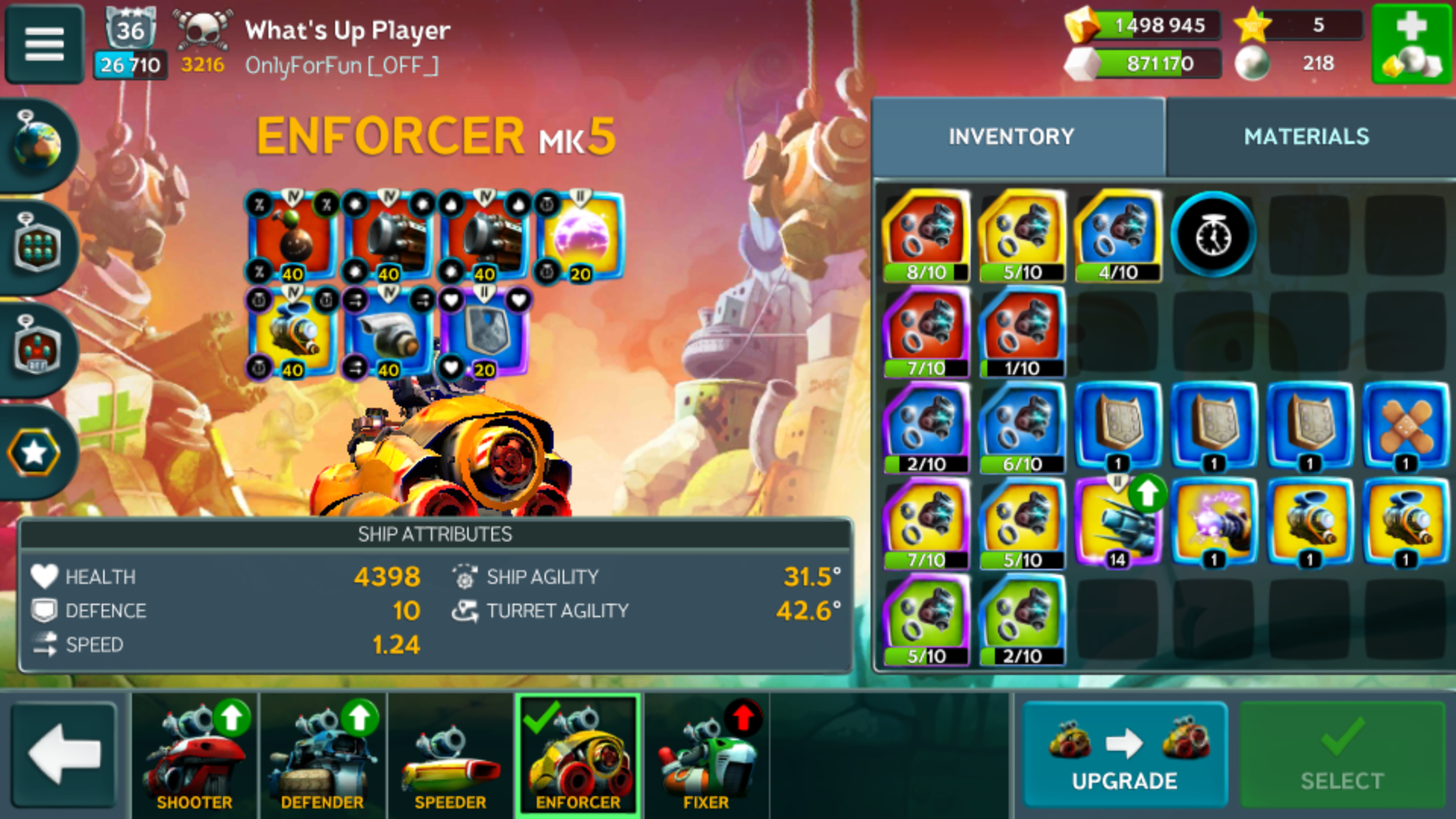1456x819 pixels.
Task: Confirm with the green Select button
Action: [1341, 755]
